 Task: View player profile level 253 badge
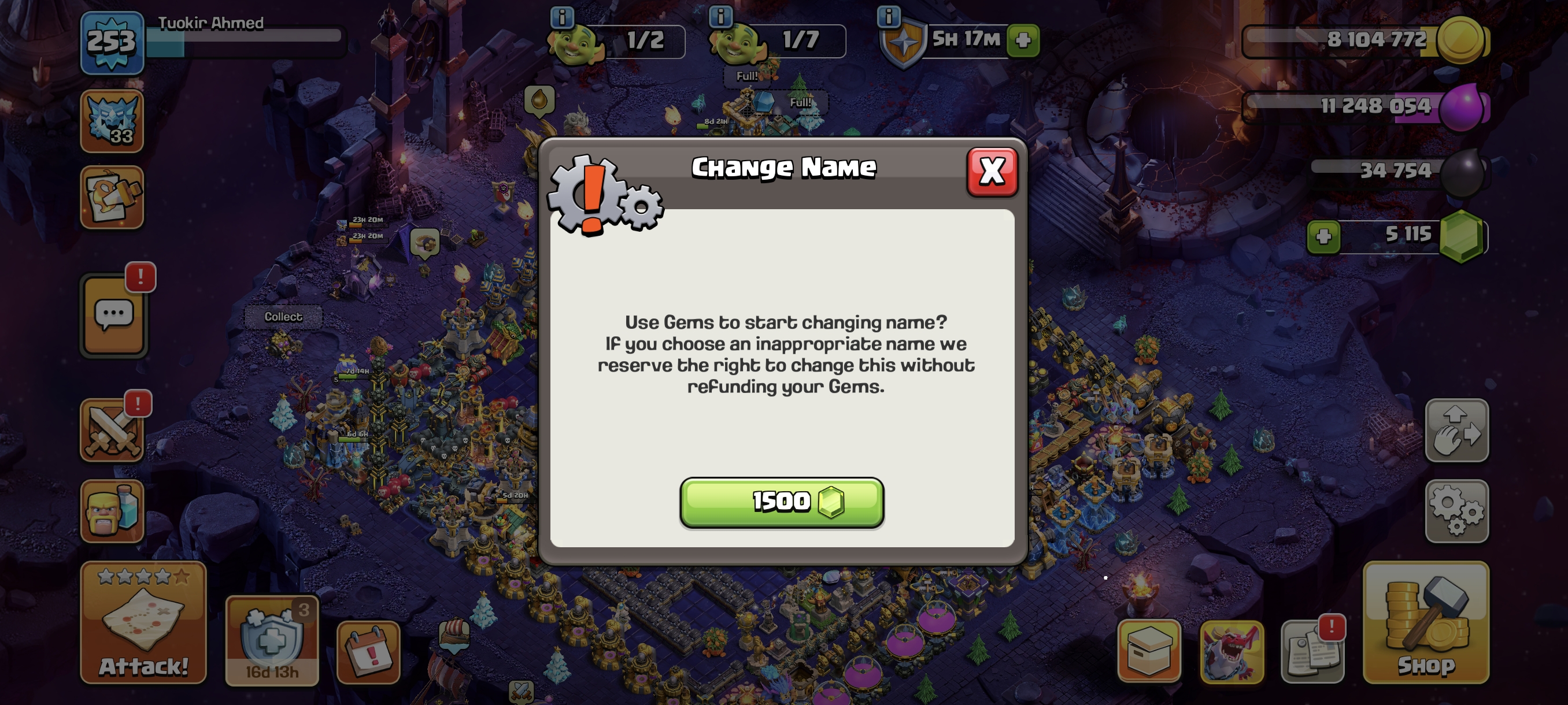(112, 43)
